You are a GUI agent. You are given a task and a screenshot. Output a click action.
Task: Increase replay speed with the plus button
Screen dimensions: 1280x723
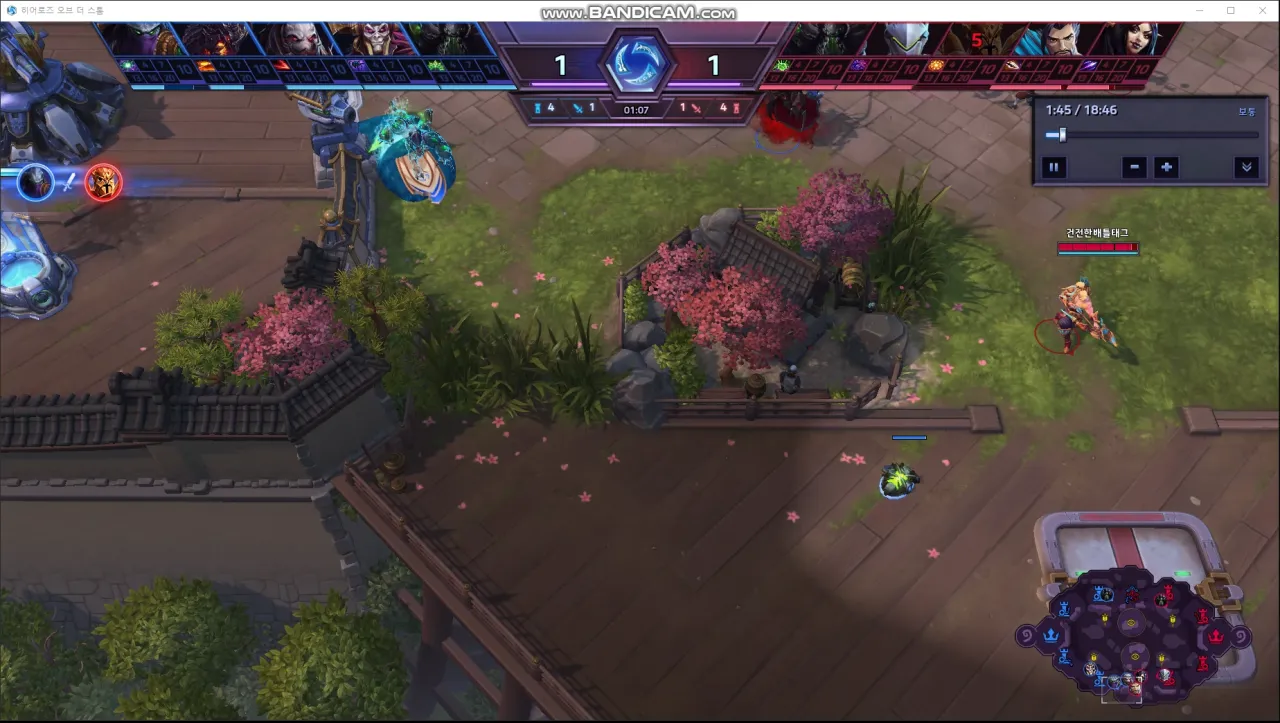1166,167
